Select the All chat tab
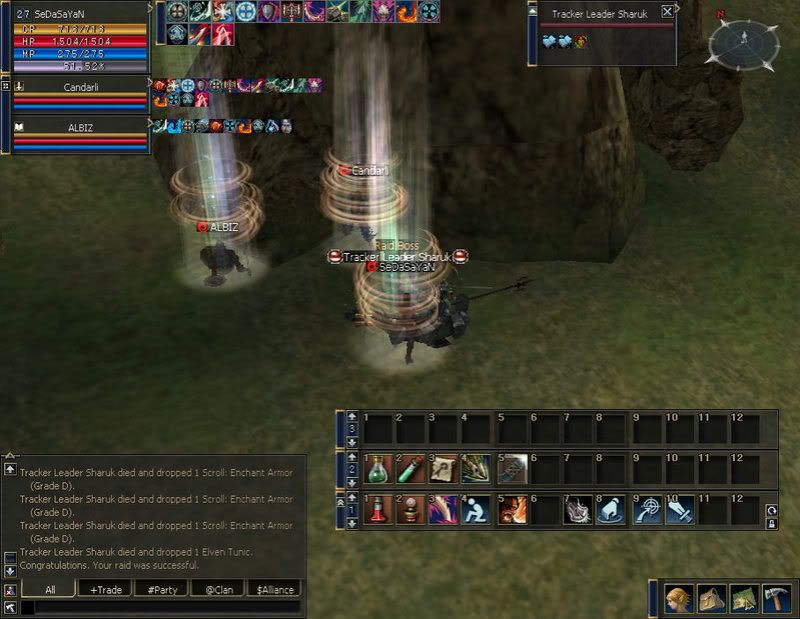The height and width of the screenshot is (619, 800). [x=49, y=590]
